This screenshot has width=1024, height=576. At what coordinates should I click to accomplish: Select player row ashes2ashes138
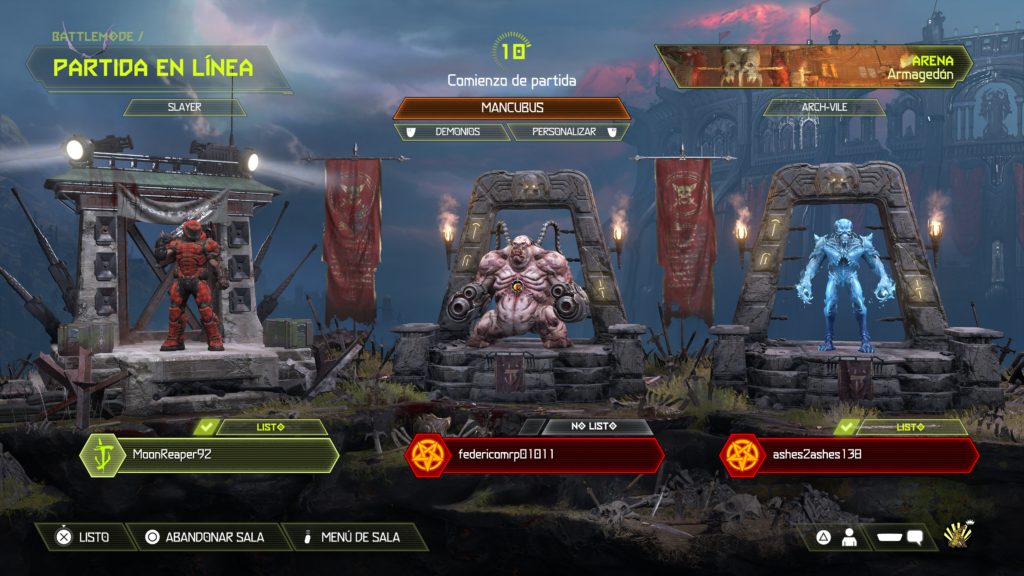(848, 455)
